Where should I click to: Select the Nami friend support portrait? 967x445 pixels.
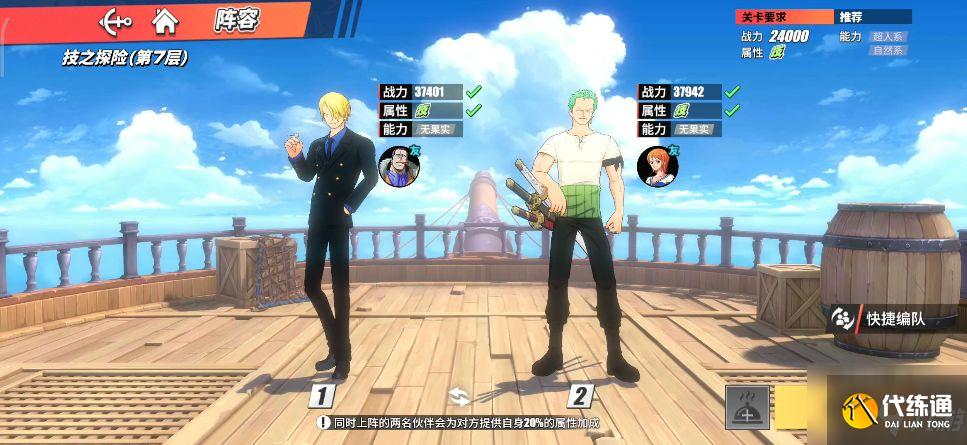click(654, 166)
